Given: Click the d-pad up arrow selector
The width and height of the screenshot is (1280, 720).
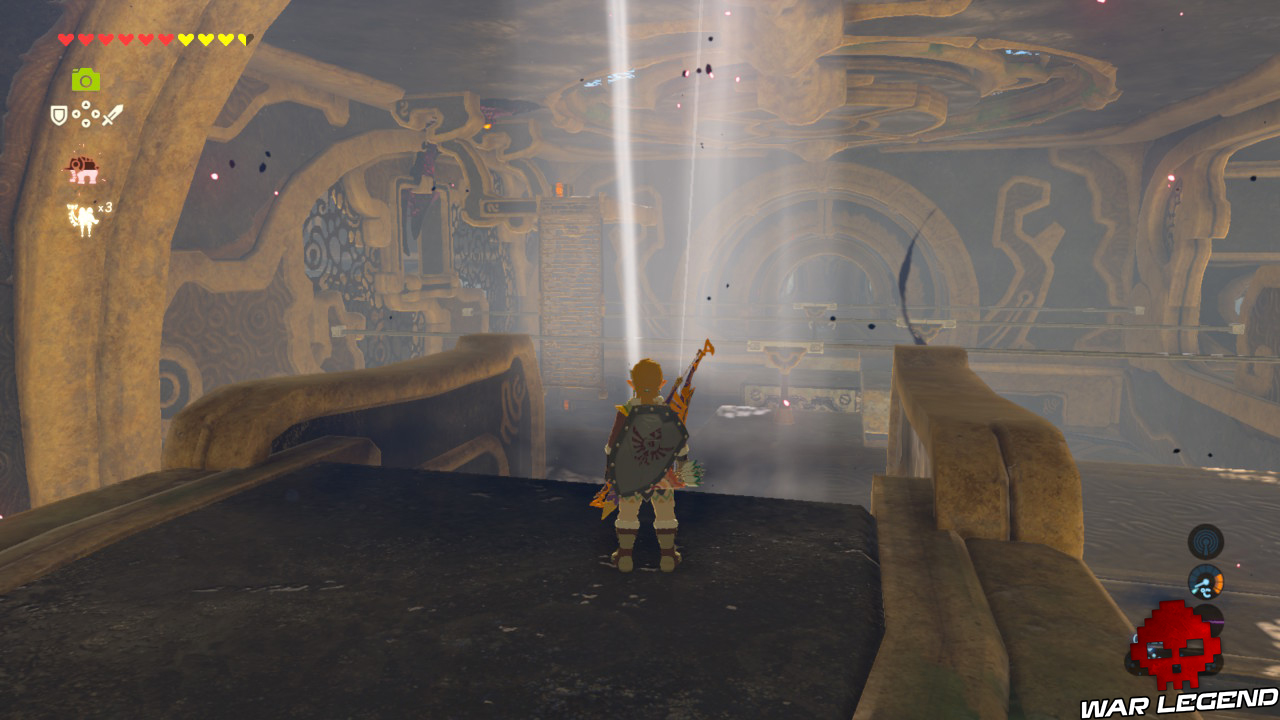Looking at the screenshot, I should [x=87, y=104].
